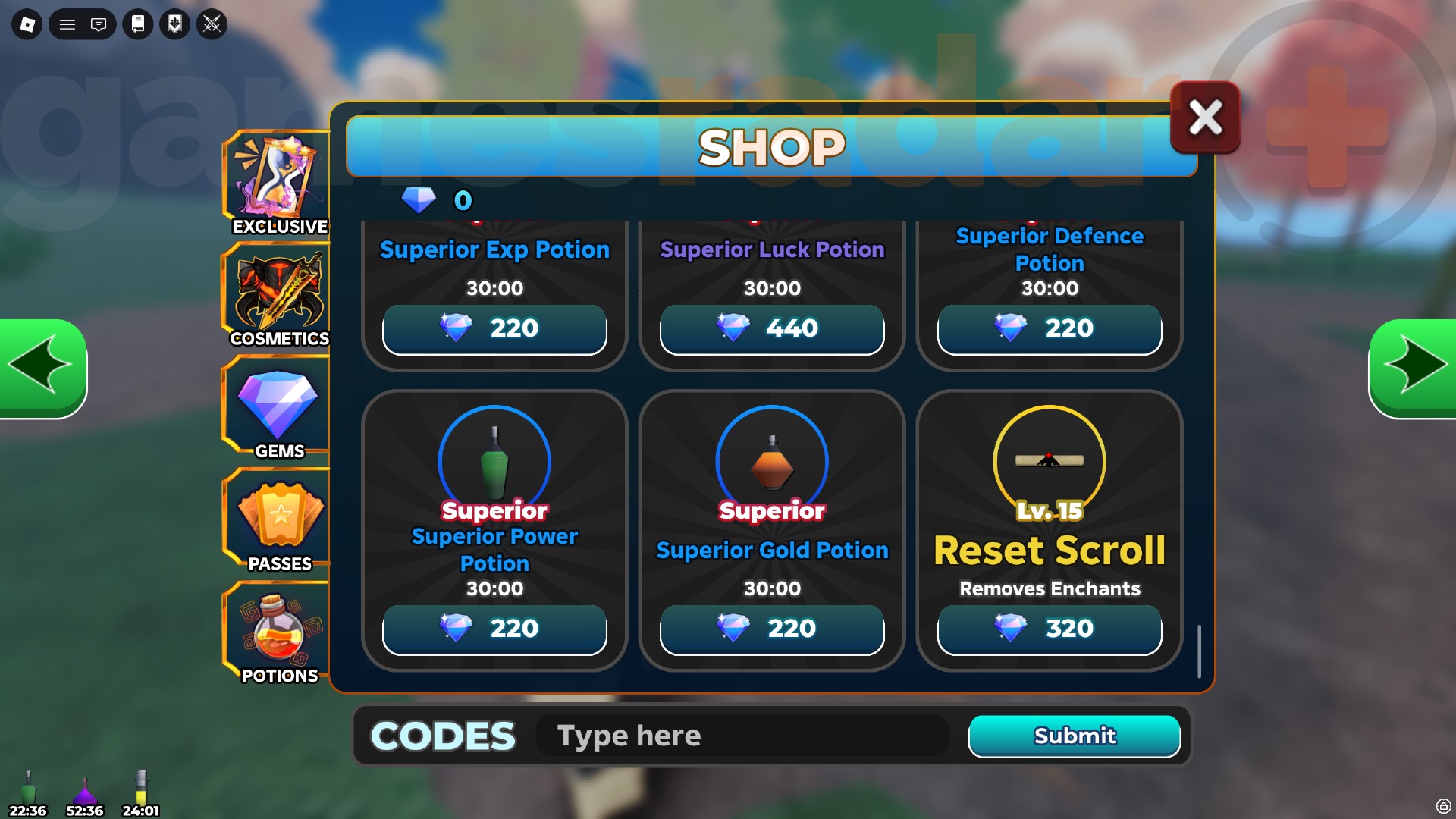
Task: Open the Roblox menu icon
Action: point(28,24)
